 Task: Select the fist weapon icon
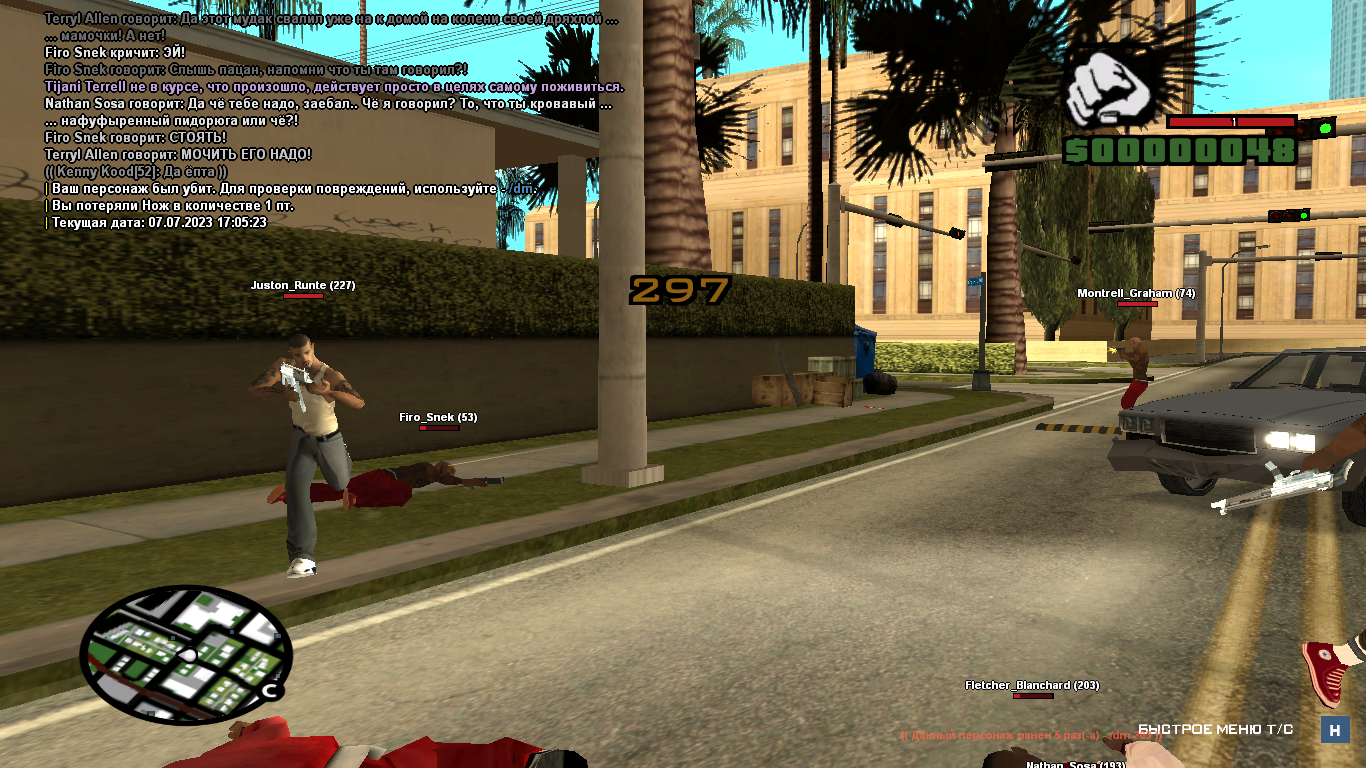point(1113,86)
